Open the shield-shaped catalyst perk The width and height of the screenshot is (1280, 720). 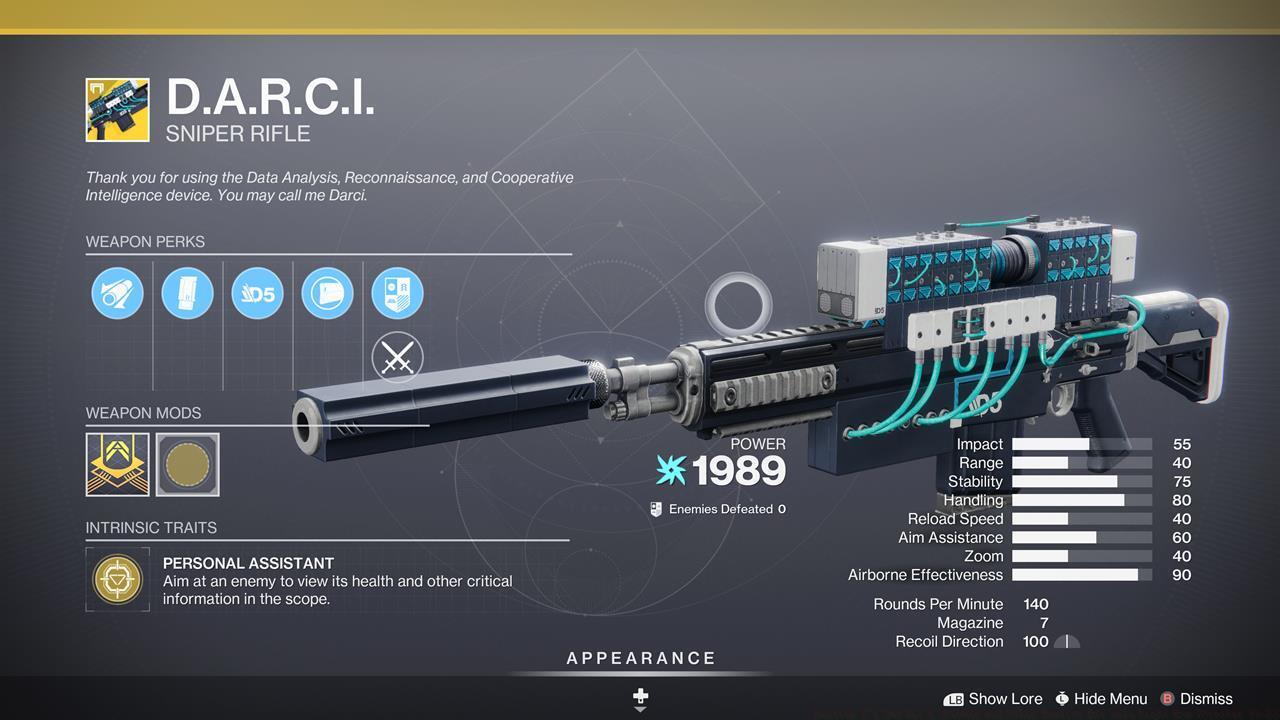(x=397, y=293)
